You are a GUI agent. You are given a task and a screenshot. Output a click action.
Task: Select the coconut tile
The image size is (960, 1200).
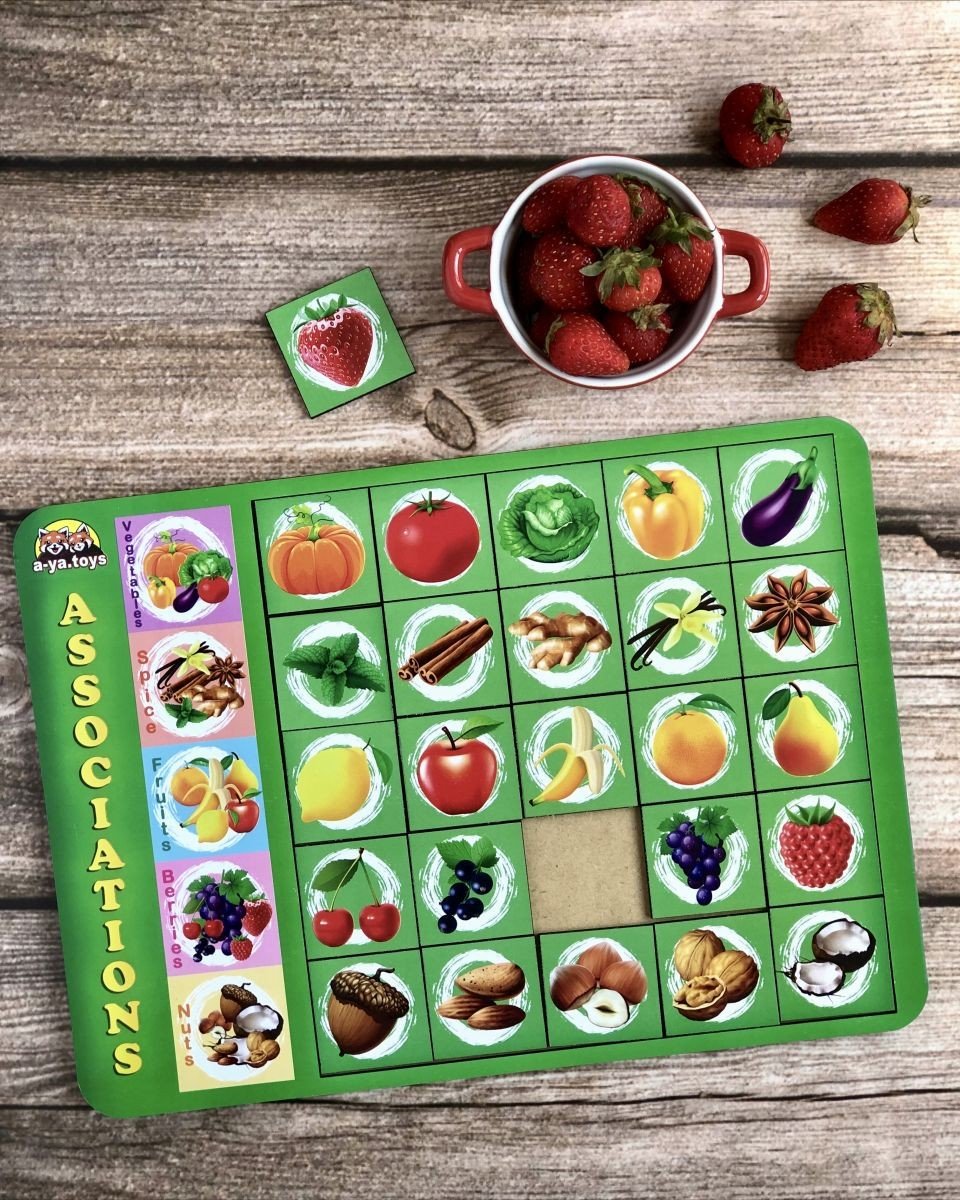tap(829, 958)
